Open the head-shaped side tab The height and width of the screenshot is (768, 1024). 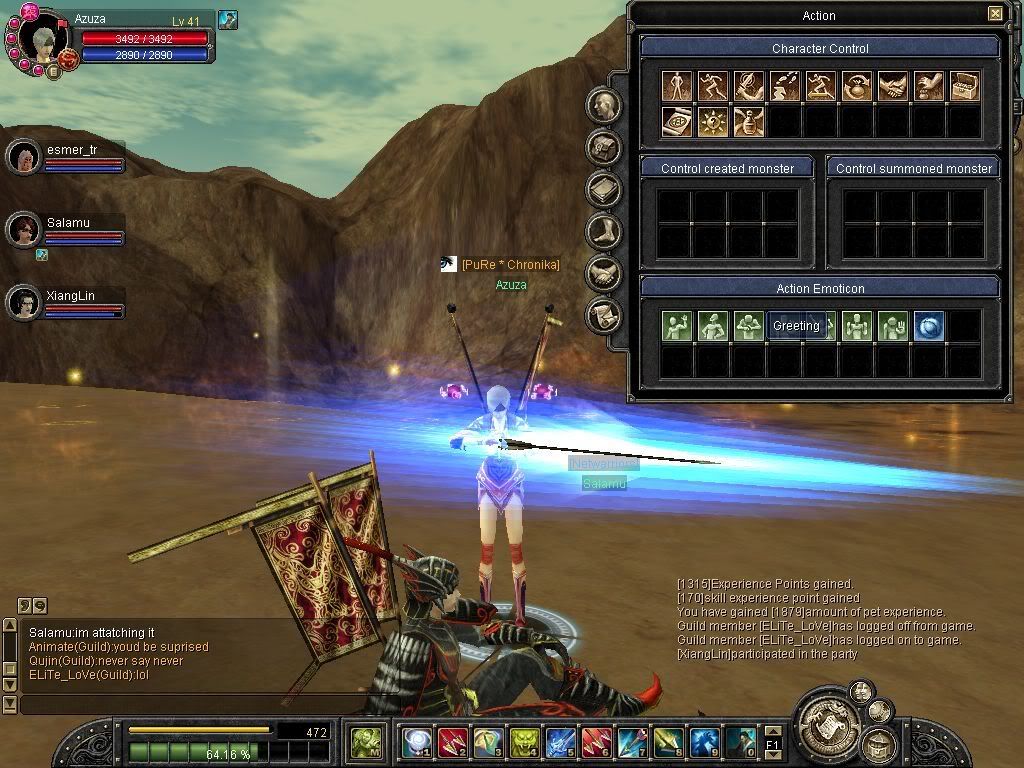[603, 105]
